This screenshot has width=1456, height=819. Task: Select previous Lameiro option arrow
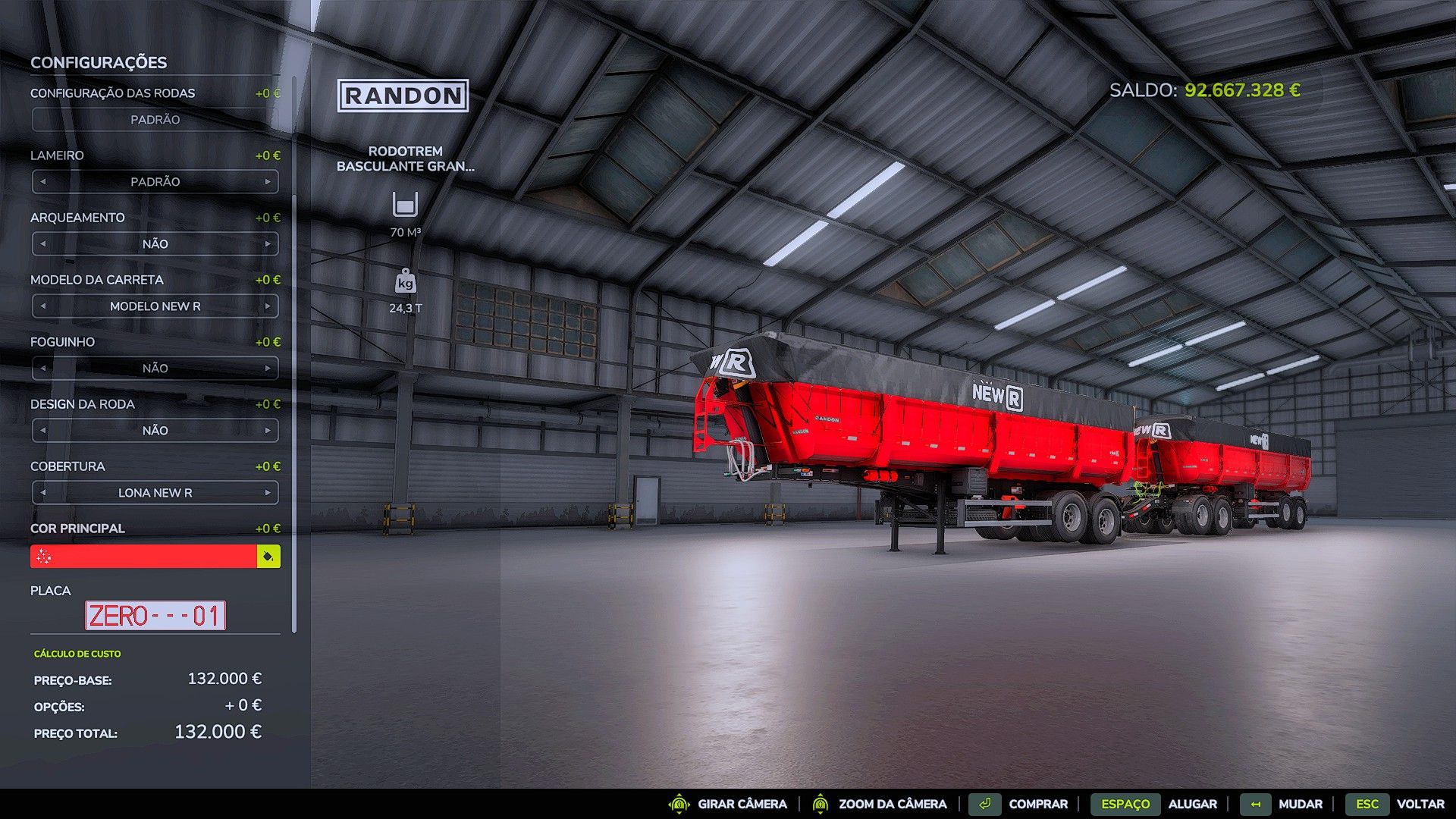click(43, 182)
